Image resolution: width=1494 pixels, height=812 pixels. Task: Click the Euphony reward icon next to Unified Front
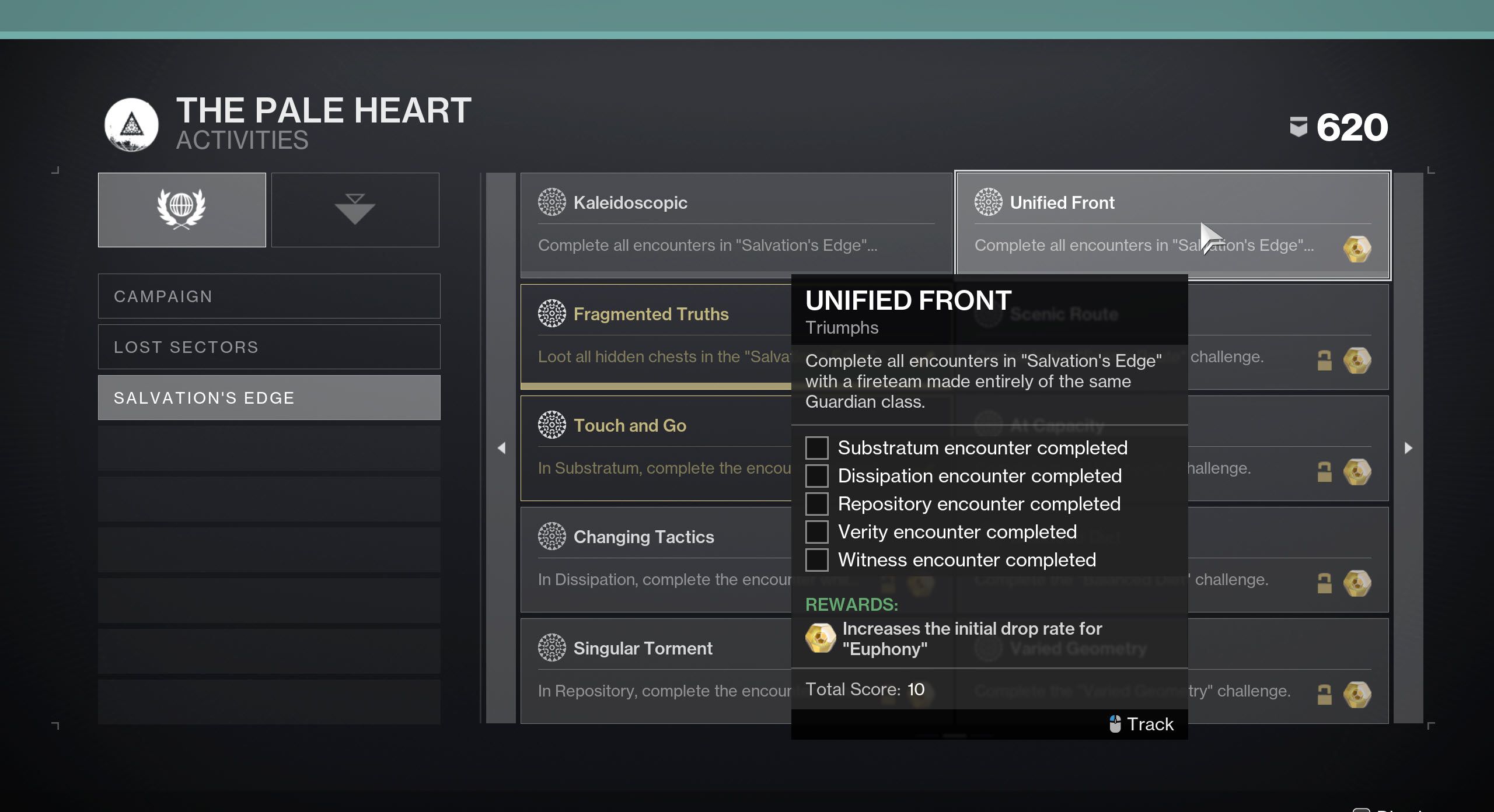(1358, 248)
